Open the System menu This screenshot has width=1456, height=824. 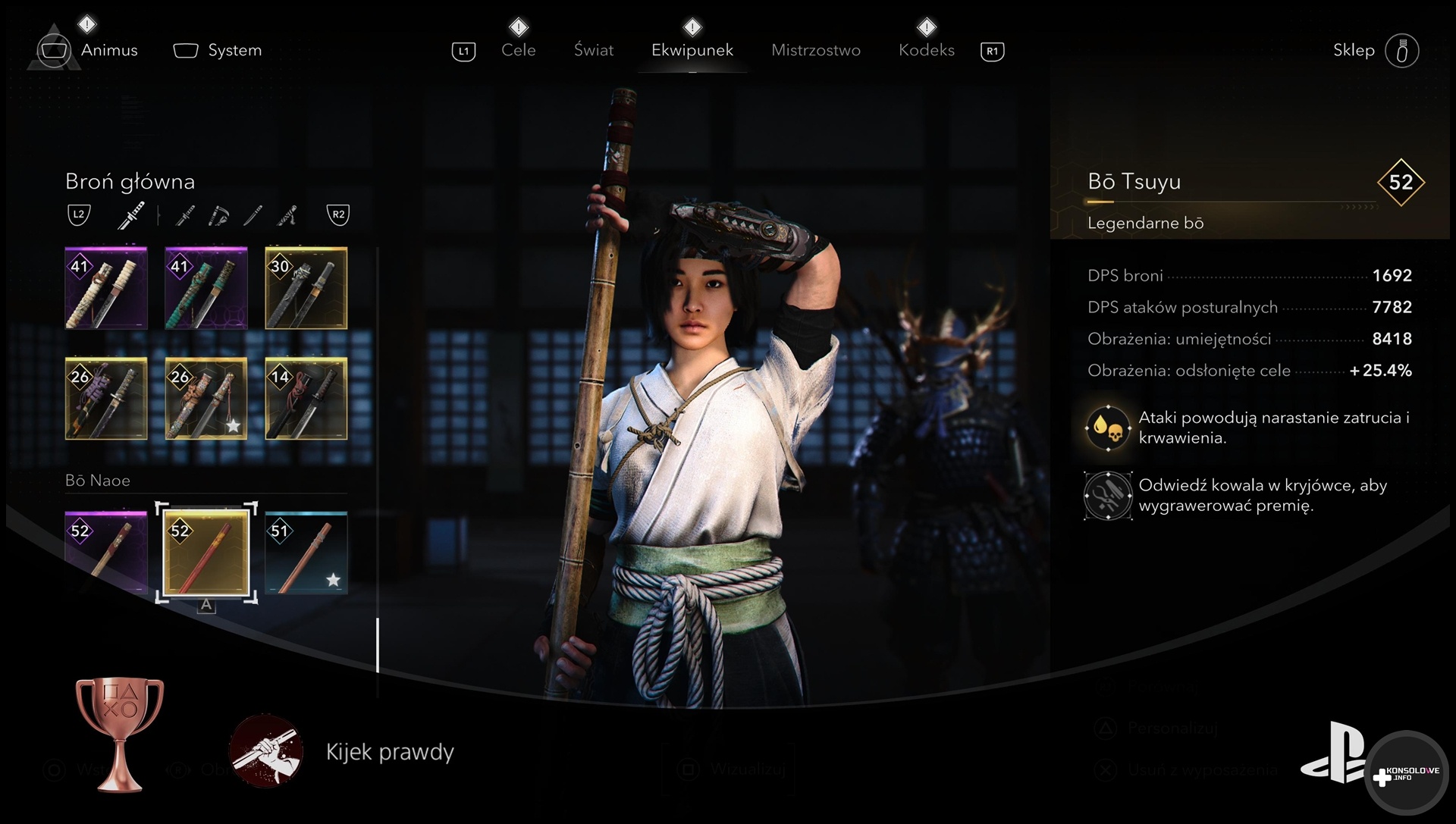pyautogui.click(x=234, y=50)
